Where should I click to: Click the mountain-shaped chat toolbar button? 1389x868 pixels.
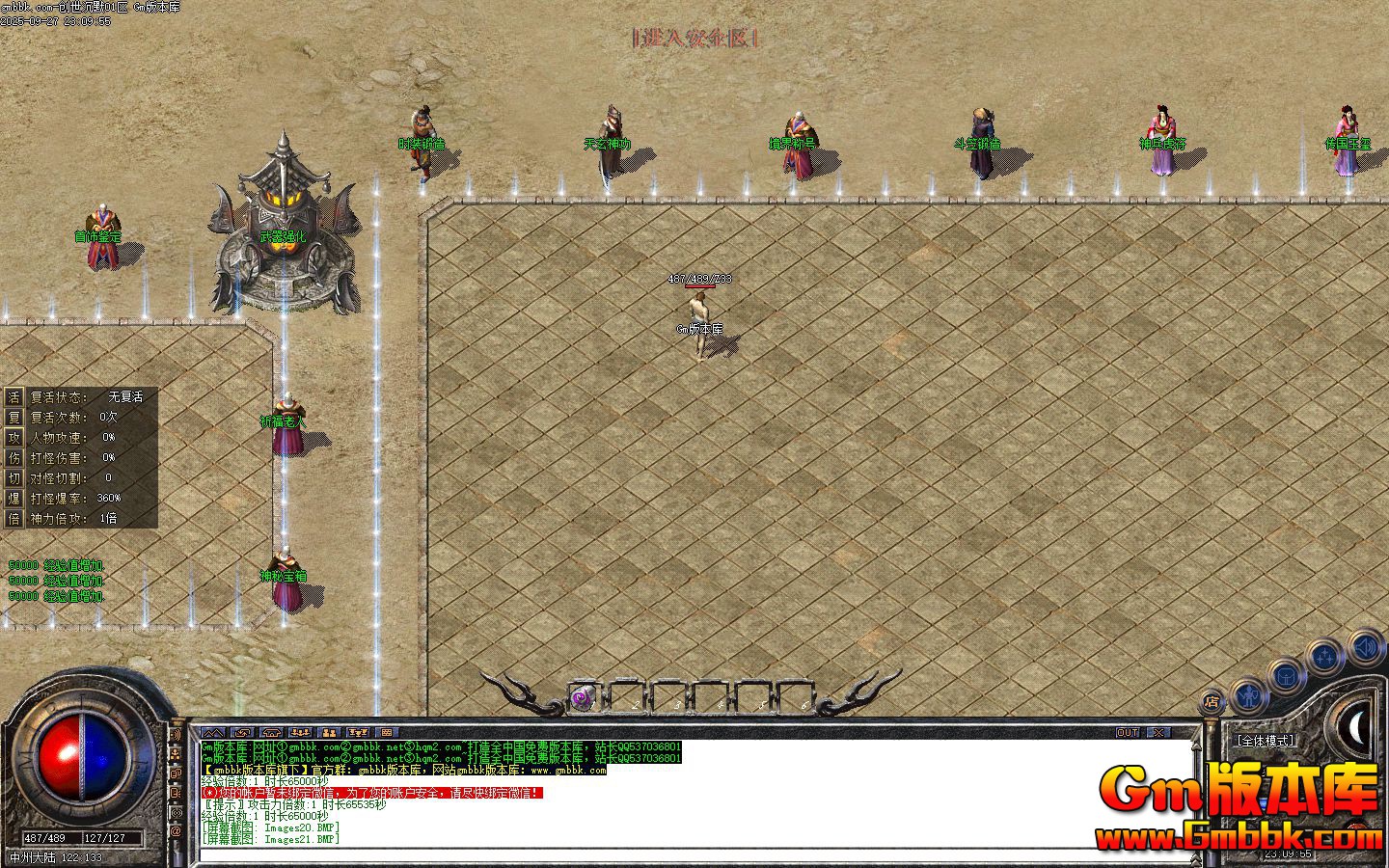pos(213,733)
